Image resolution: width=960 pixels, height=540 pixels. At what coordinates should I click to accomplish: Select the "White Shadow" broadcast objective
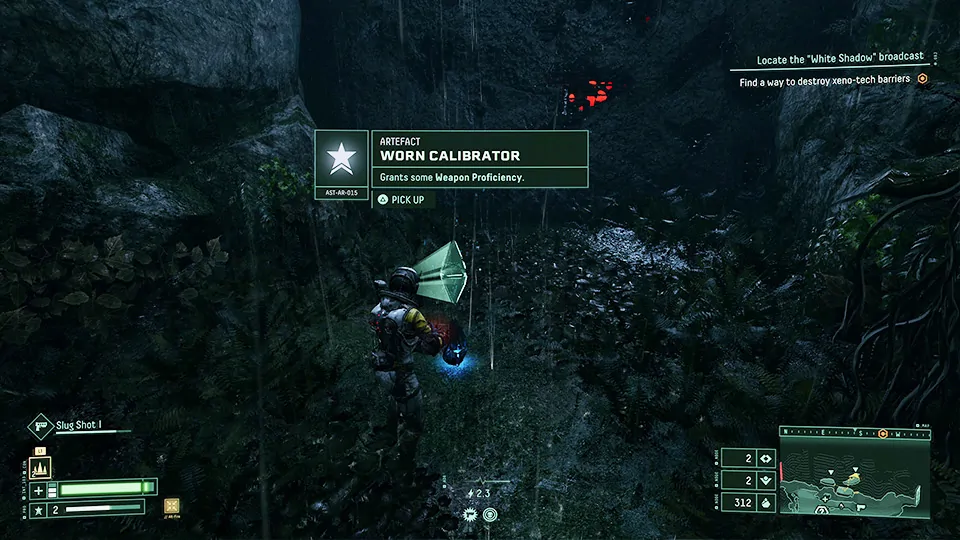coord(831,59)
